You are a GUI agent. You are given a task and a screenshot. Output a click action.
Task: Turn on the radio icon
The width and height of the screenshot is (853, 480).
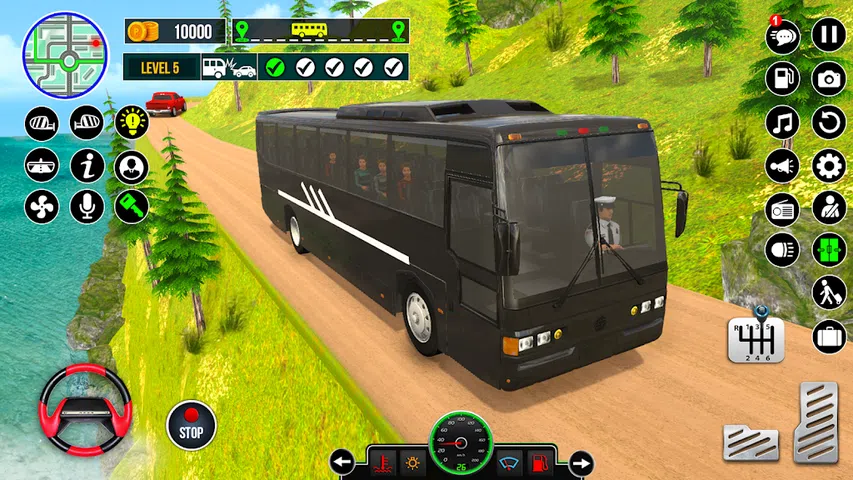pyautogui.click(x=783, y=208)
